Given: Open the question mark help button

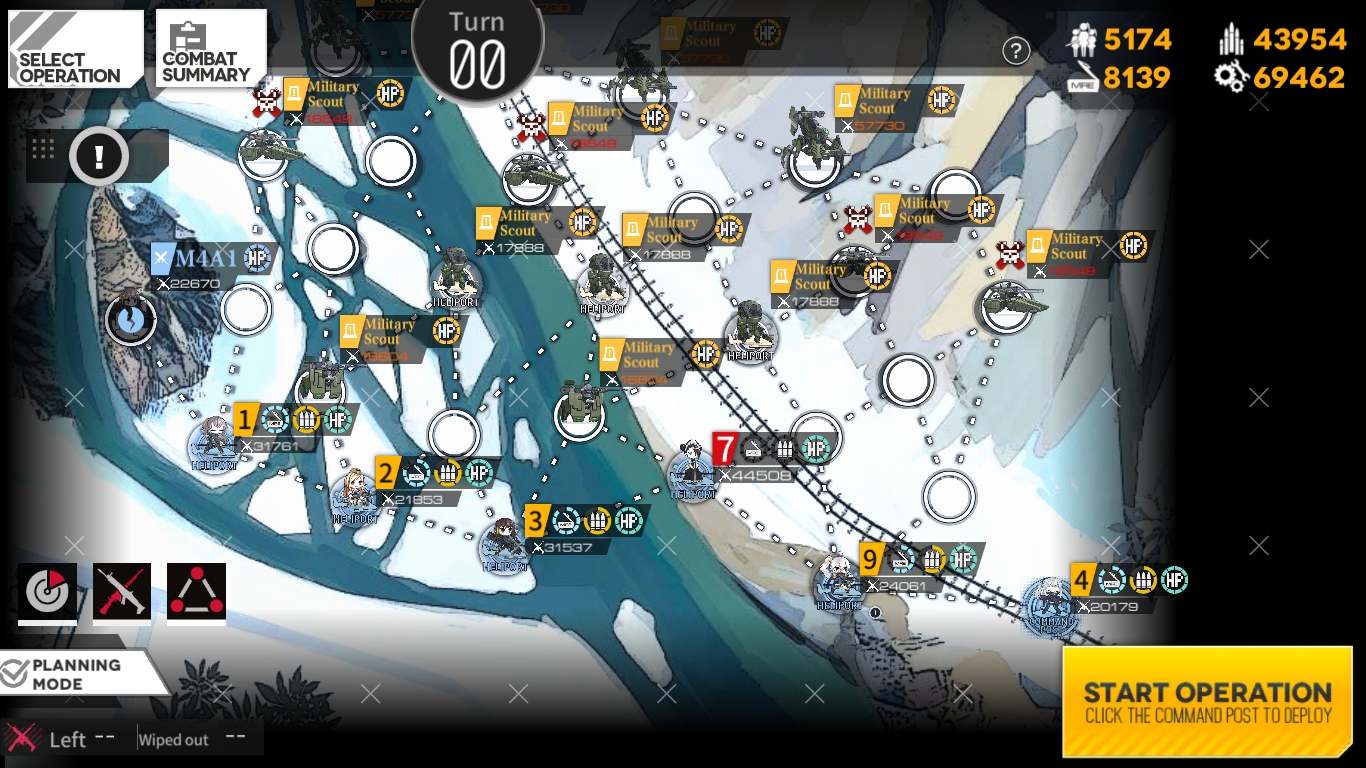Looking at the screenshot, I should (x=1016, y=51).
